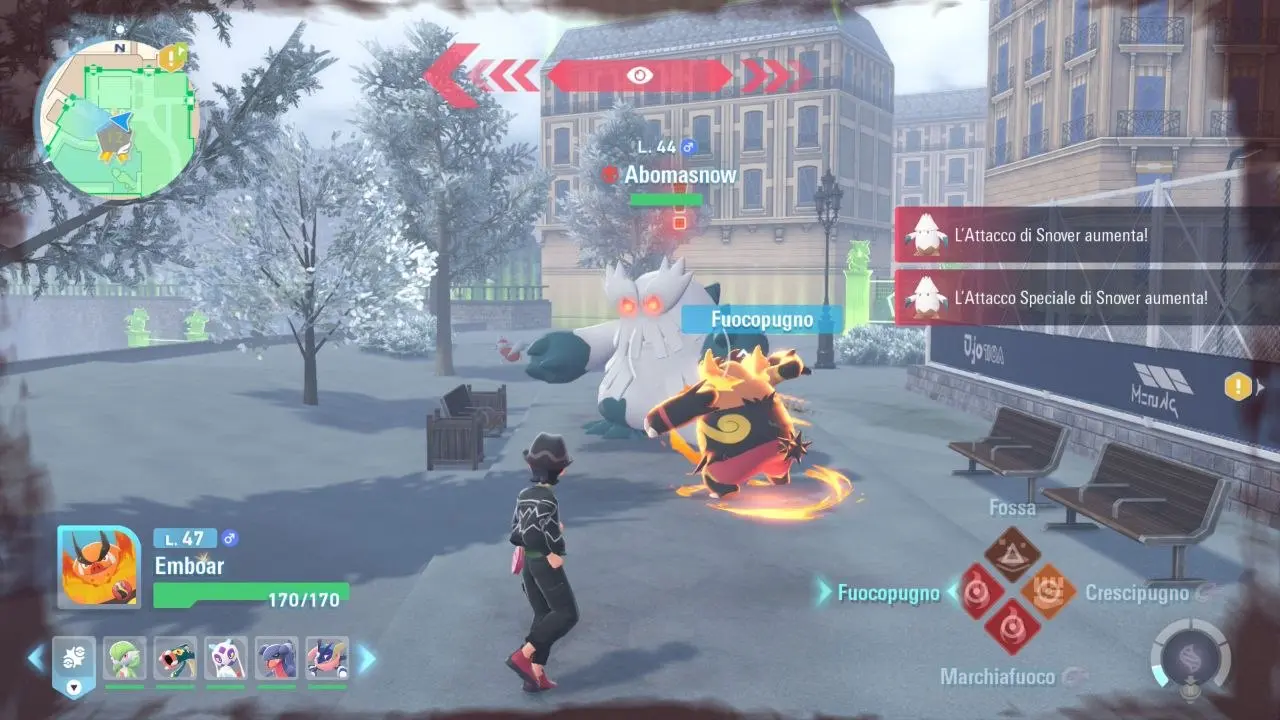This screenshot has height=720, width=1280.
Task: Select the Dragalge party slot
Action: [x=175, y=657]
